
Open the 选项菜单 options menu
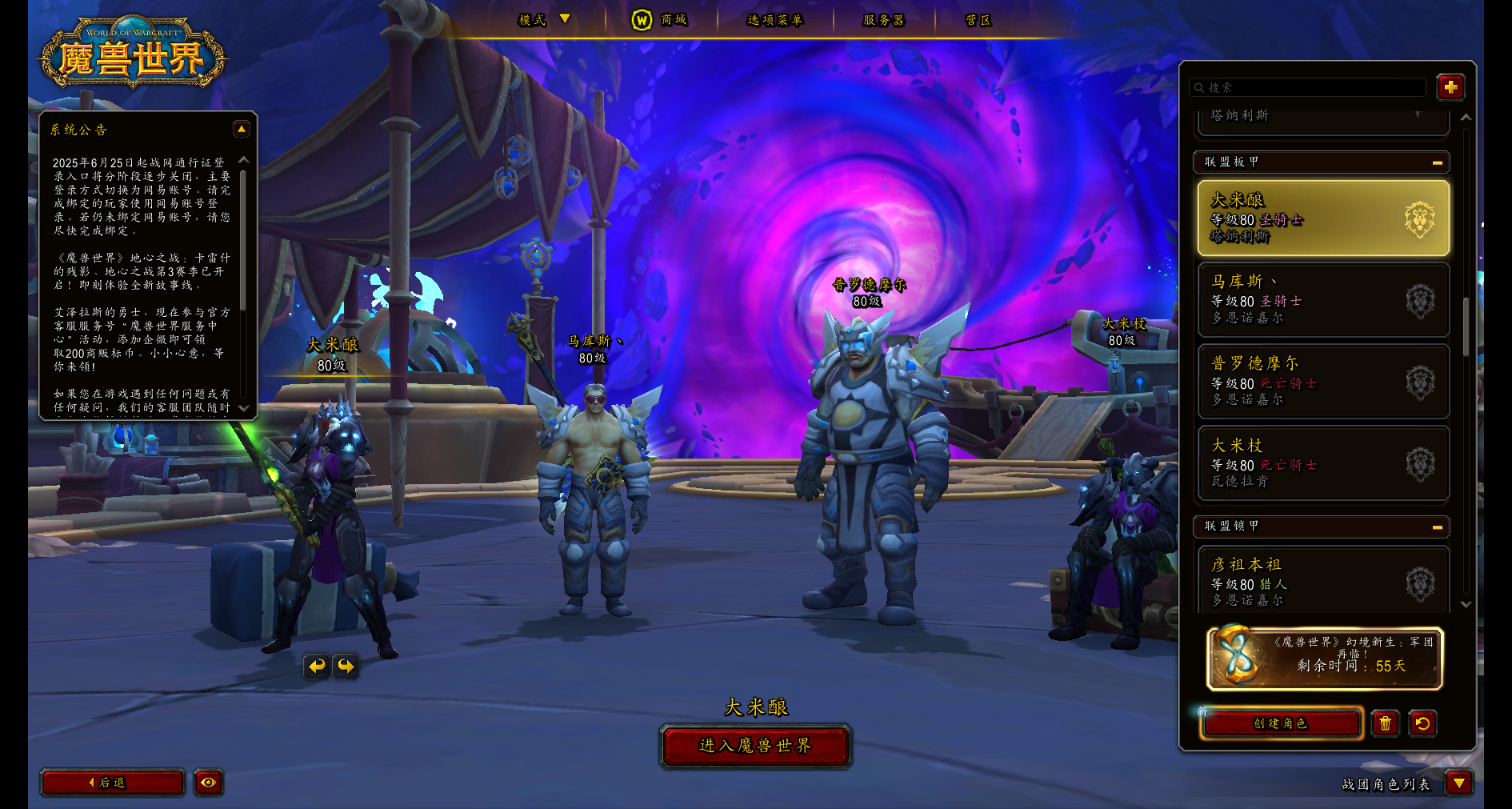point(774,19)
